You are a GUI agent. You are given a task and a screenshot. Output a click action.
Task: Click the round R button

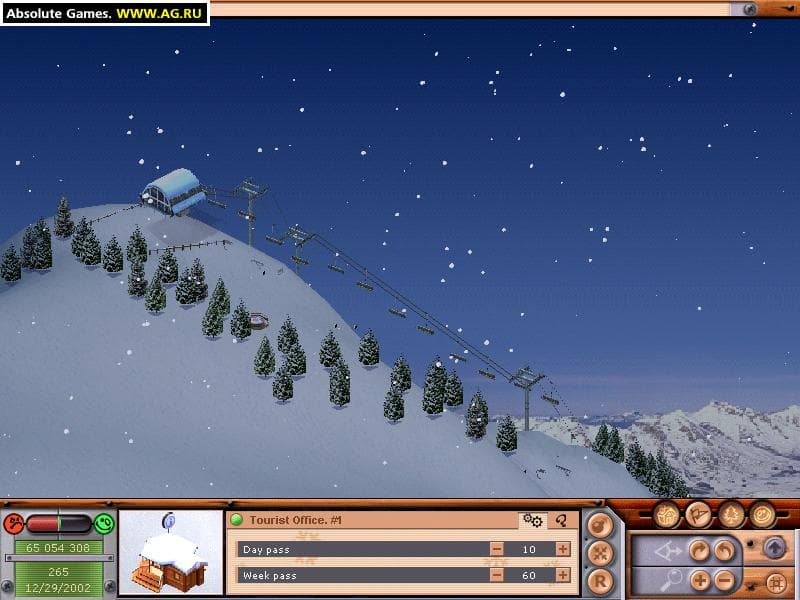click(x=599, y=579)
